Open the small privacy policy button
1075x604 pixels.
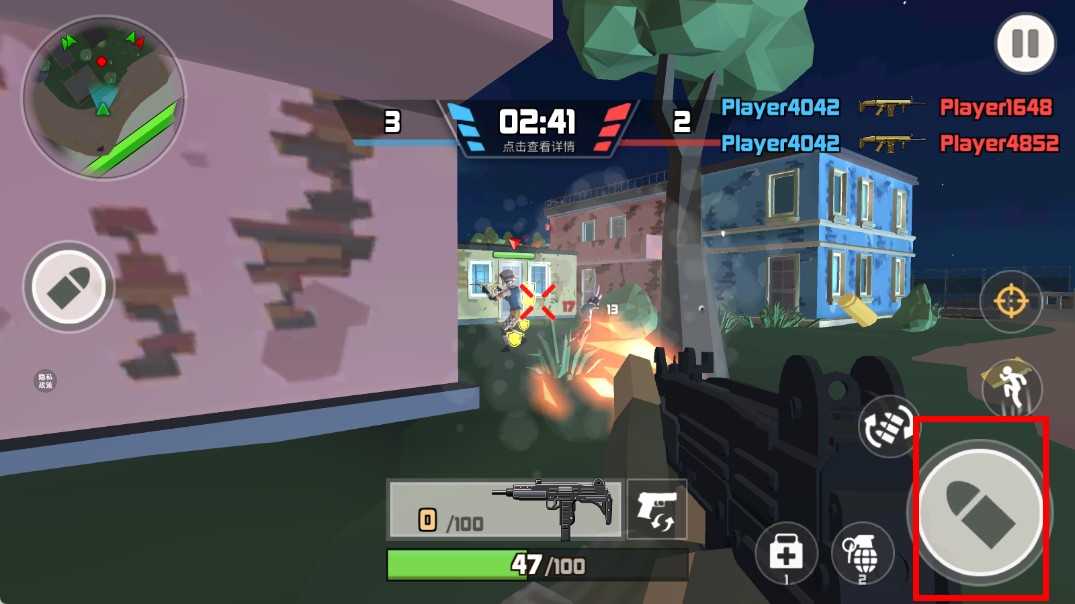coord(45,380)
